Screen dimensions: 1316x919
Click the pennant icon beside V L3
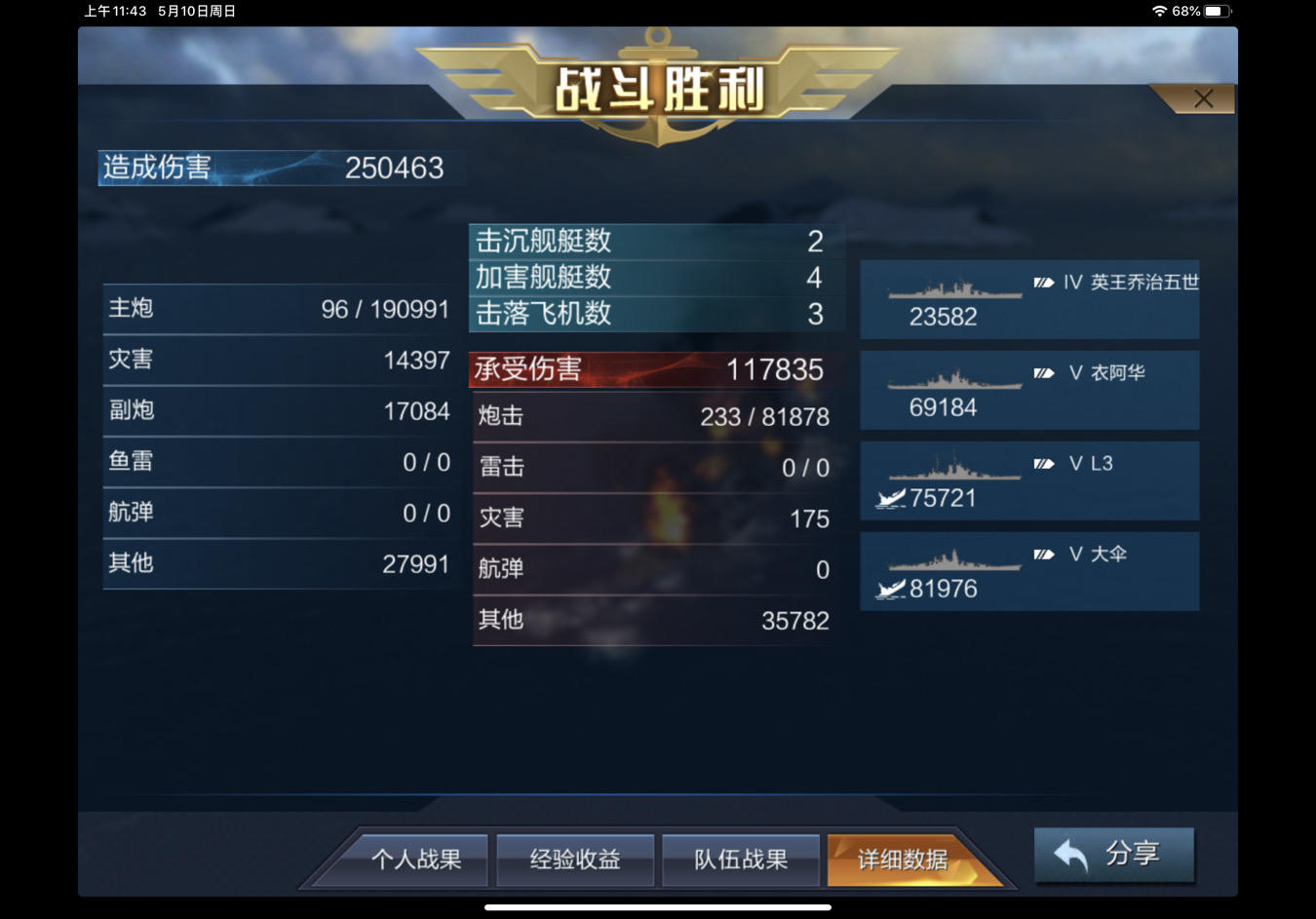1041,465
